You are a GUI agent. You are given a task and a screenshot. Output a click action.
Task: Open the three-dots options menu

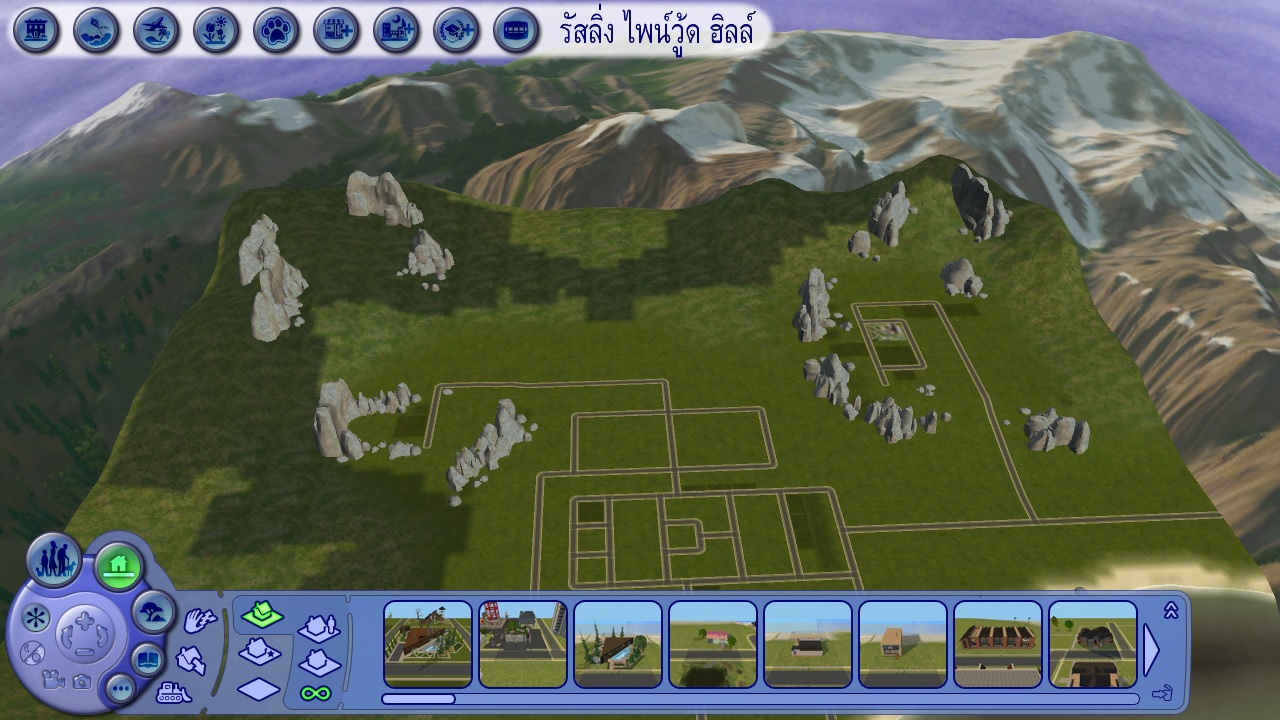[120, 687]
